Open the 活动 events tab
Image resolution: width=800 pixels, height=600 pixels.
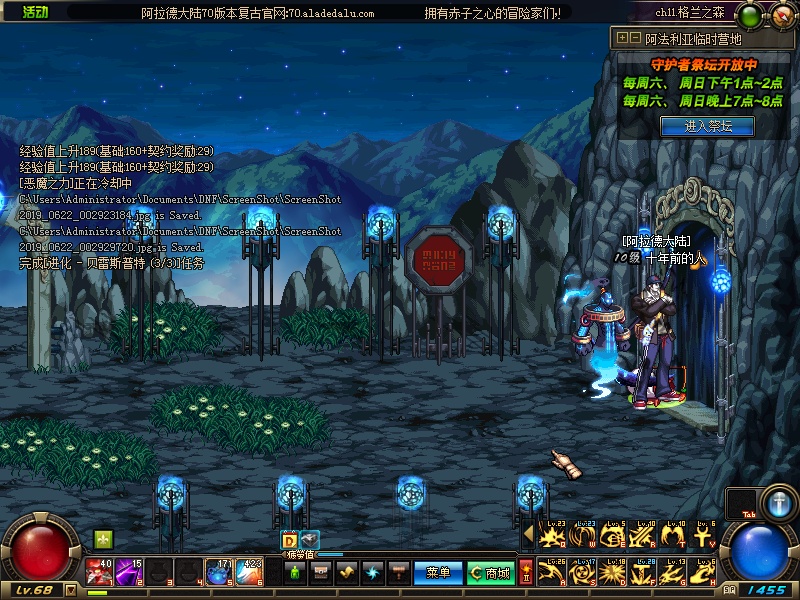tap(35, 11)
